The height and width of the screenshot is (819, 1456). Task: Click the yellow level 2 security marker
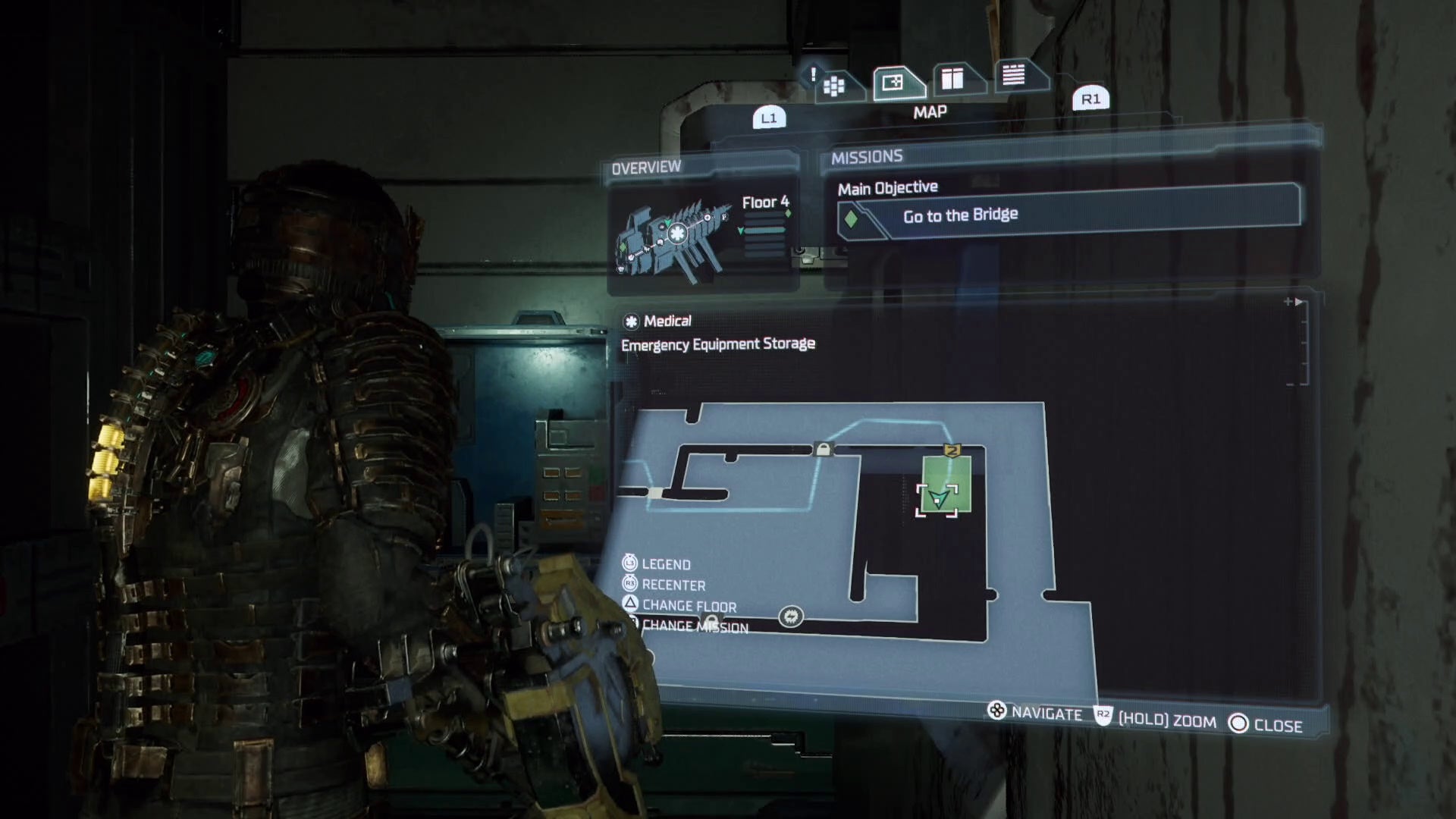(952, 450)
